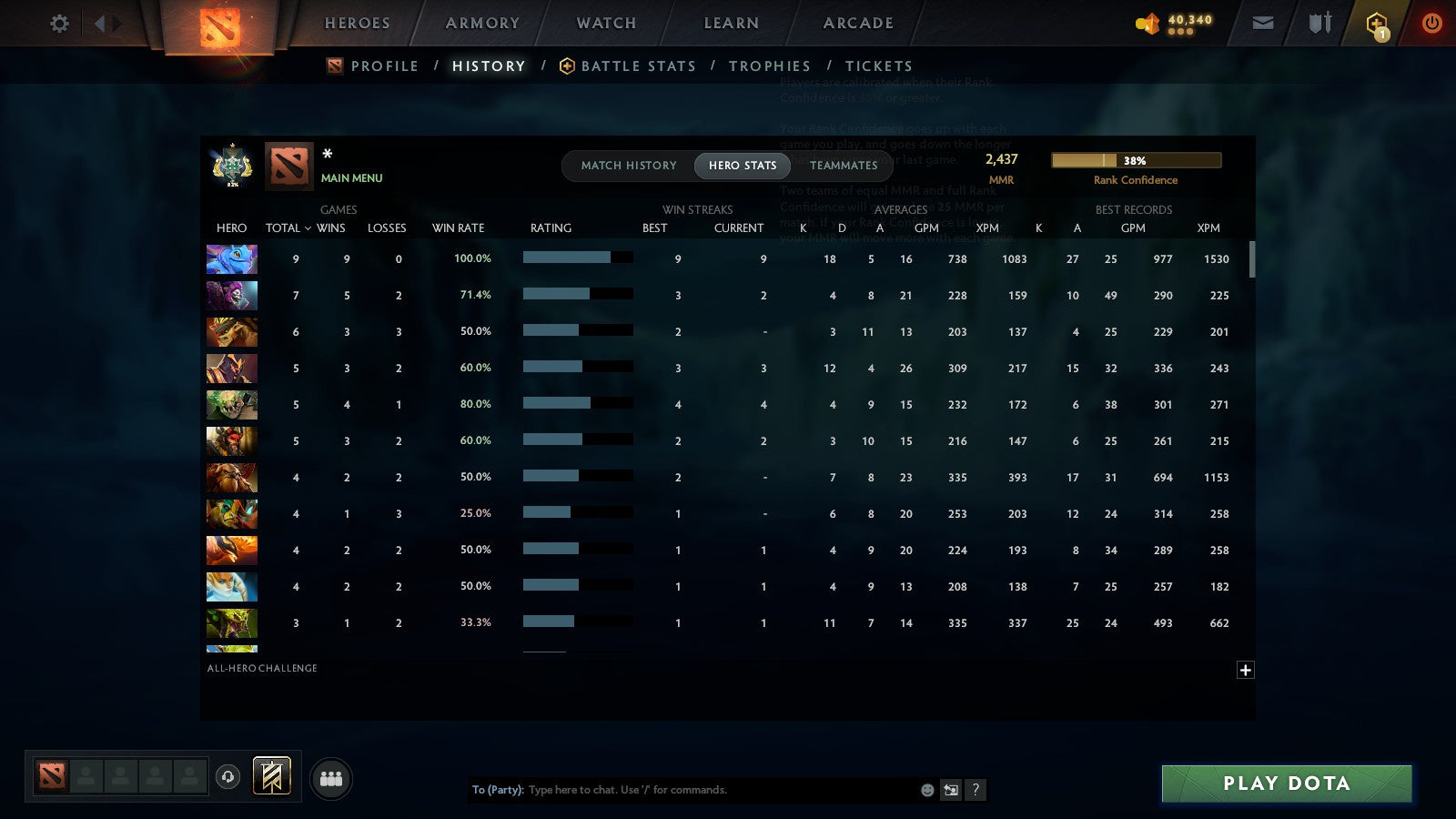Toggle the party voice chat headset

click(x=227, y=778)
